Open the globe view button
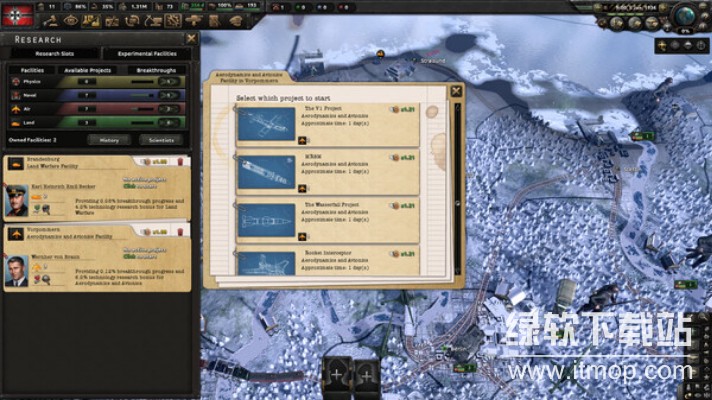Screen dimensions: 712x400 click(x=684, y=15)
